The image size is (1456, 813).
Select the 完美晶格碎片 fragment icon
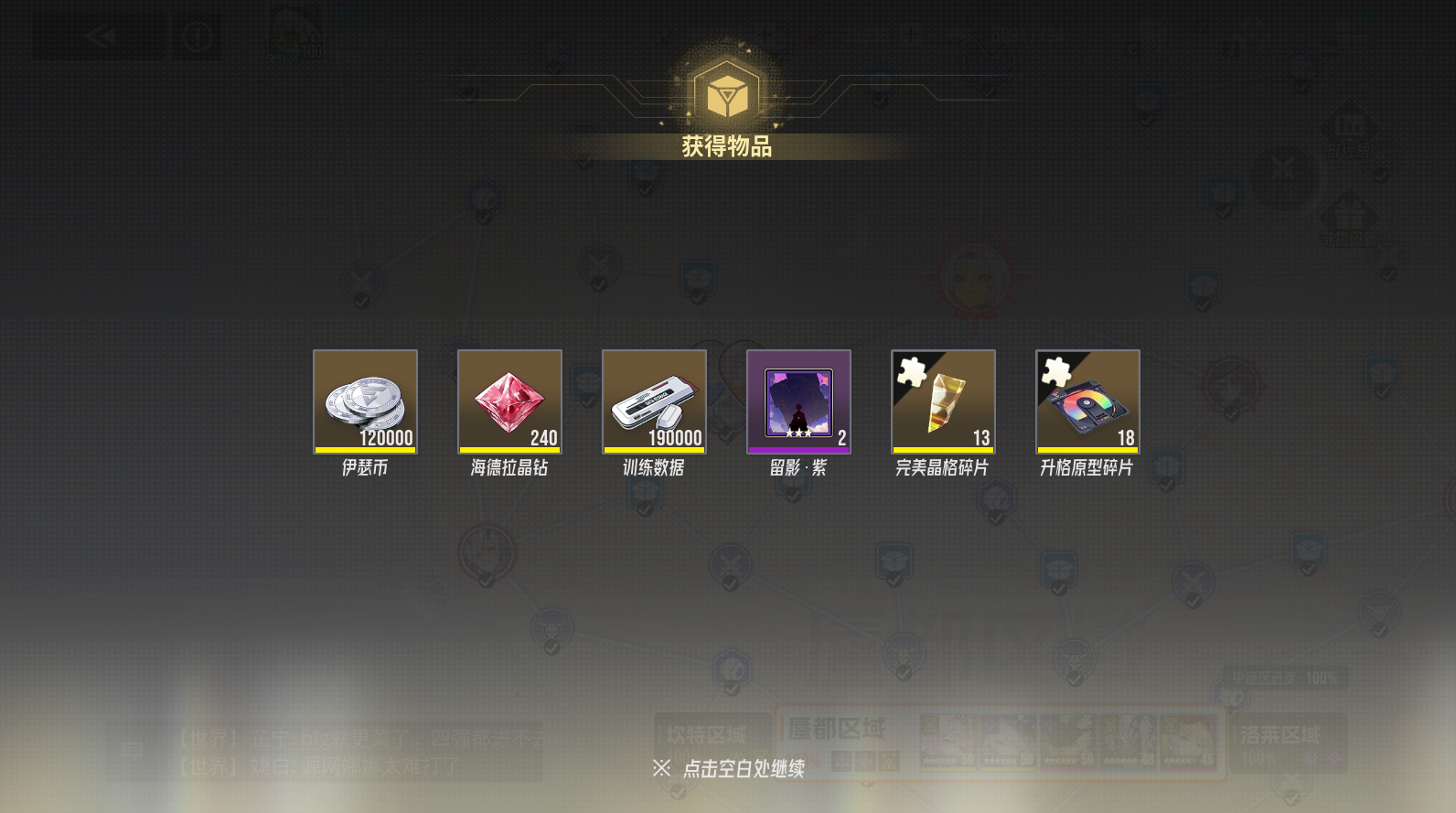pos(943,401)
